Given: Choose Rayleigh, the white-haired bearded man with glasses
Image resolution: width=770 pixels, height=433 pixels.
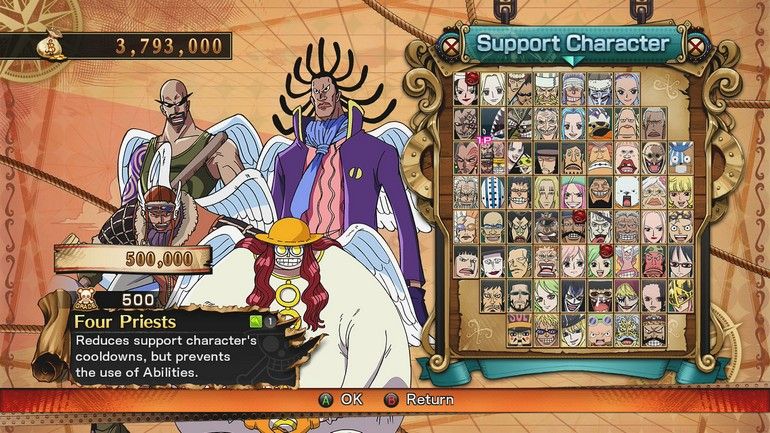Looking at the screenshot, I should coord(466,192).
